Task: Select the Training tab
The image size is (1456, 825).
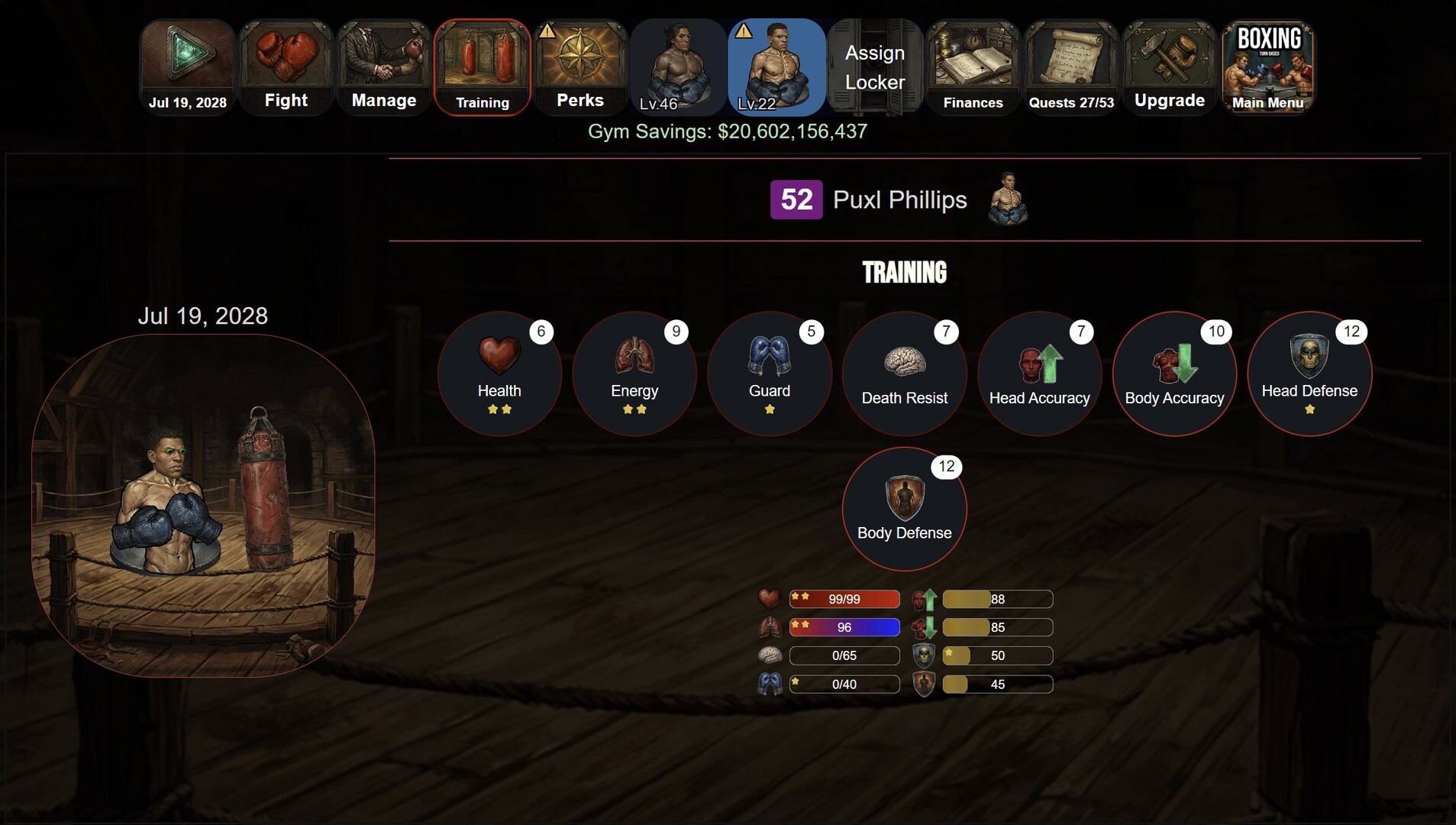Action: (482, 67)
